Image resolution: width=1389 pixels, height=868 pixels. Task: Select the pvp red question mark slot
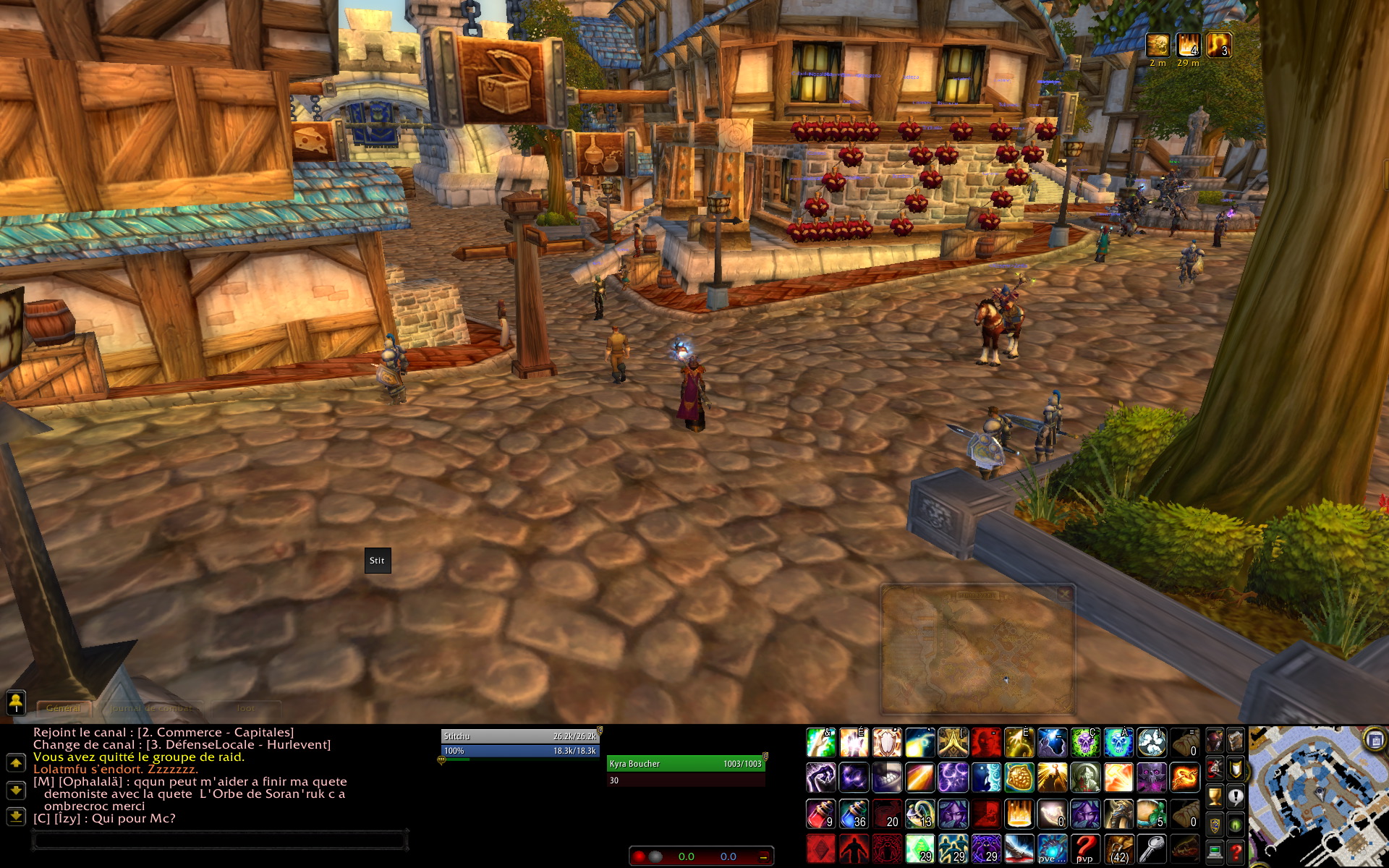click(1085, 848)
